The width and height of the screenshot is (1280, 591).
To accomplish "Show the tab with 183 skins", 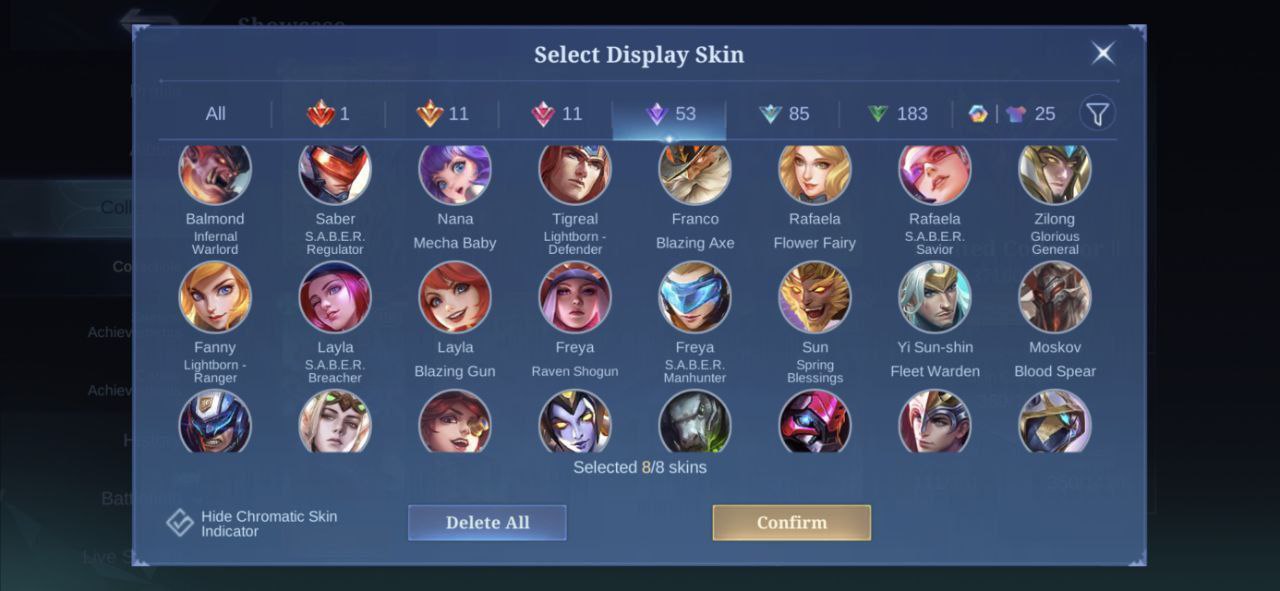I will (897, 114).
